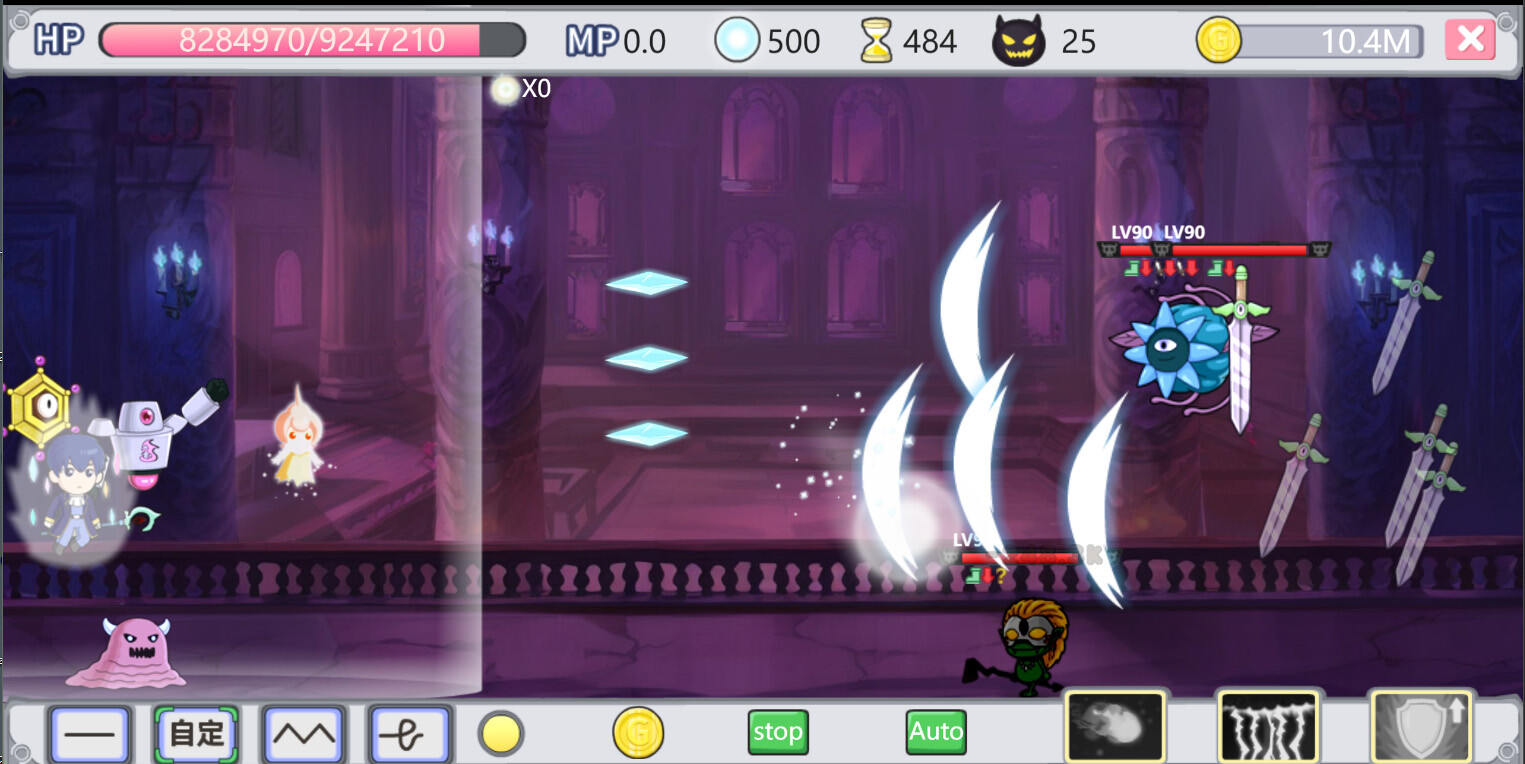Open the curved line drawing mode
This screenshot has height=764, width=1525.
[x=410, y=732]
